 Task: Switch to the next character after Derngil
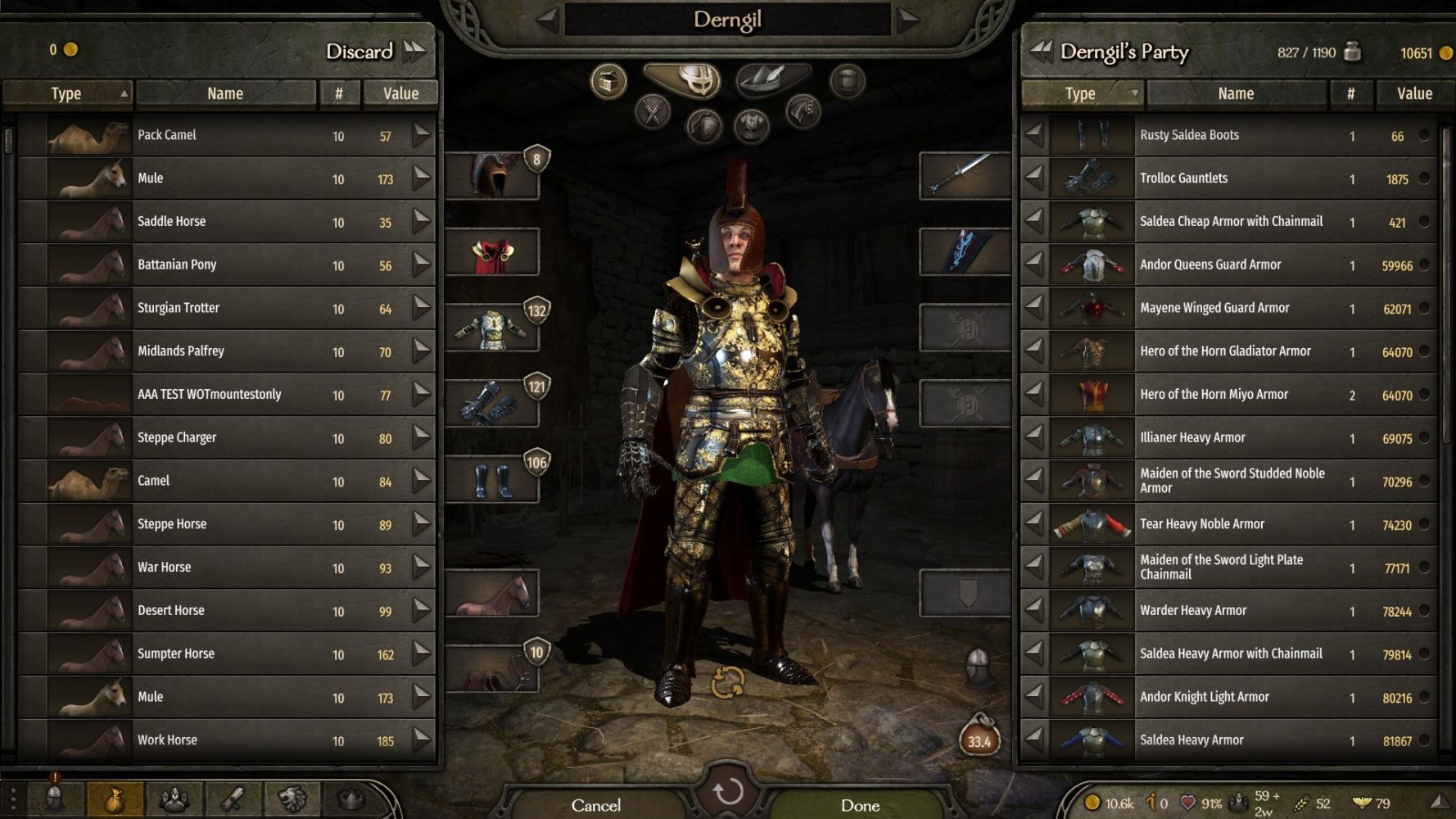coord(907,20)
